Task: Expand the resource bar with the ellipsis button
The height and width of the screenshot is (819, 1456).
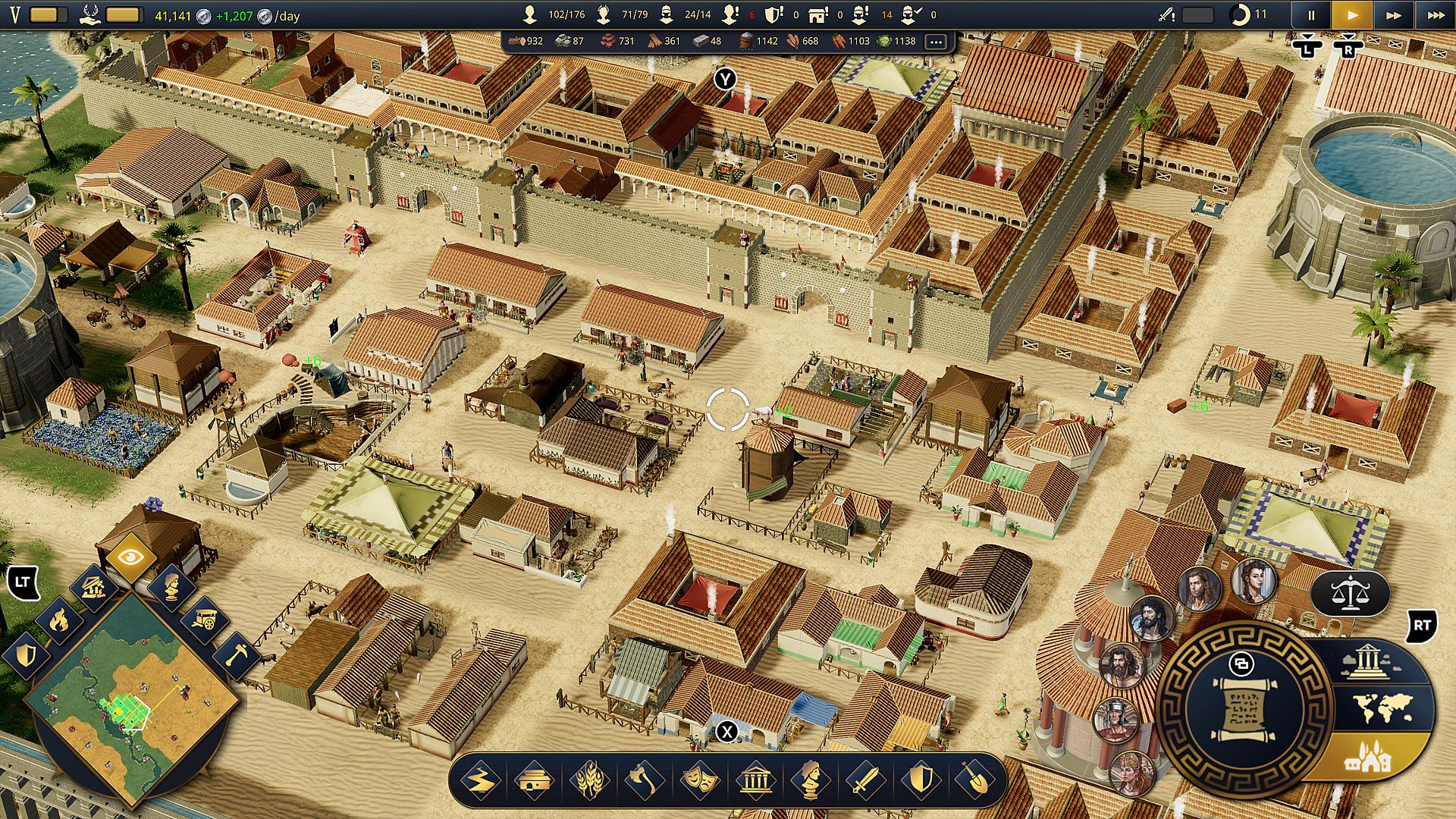Action: [x=936, y=42]
